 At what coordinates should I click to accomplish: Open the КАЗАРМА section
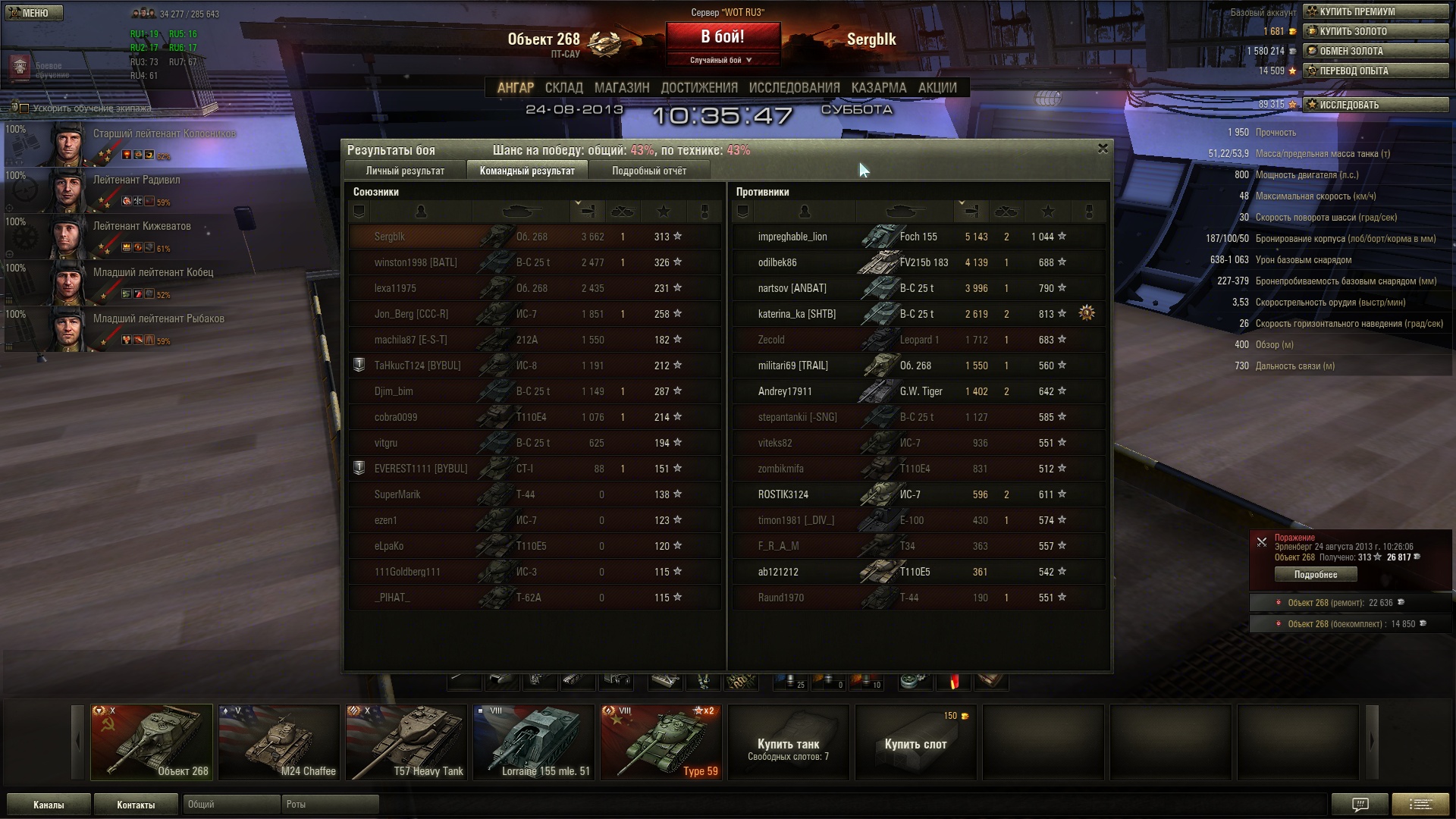click(x=878, y=88)
